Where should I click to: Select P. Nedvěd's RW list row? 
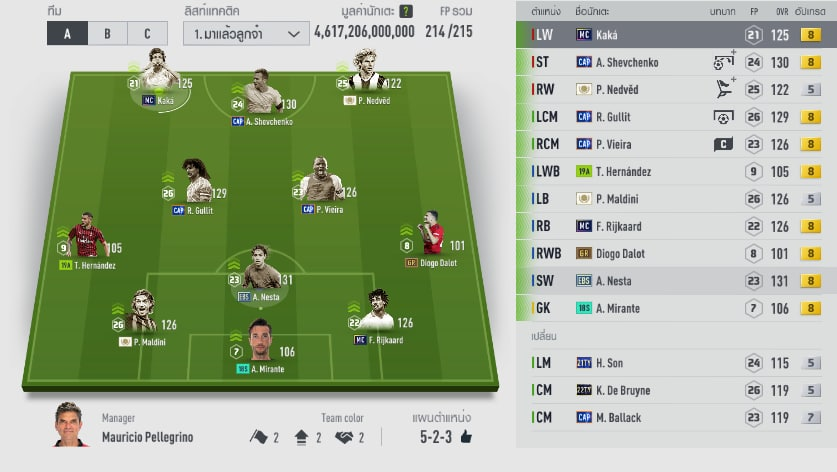tap(676, 89)
